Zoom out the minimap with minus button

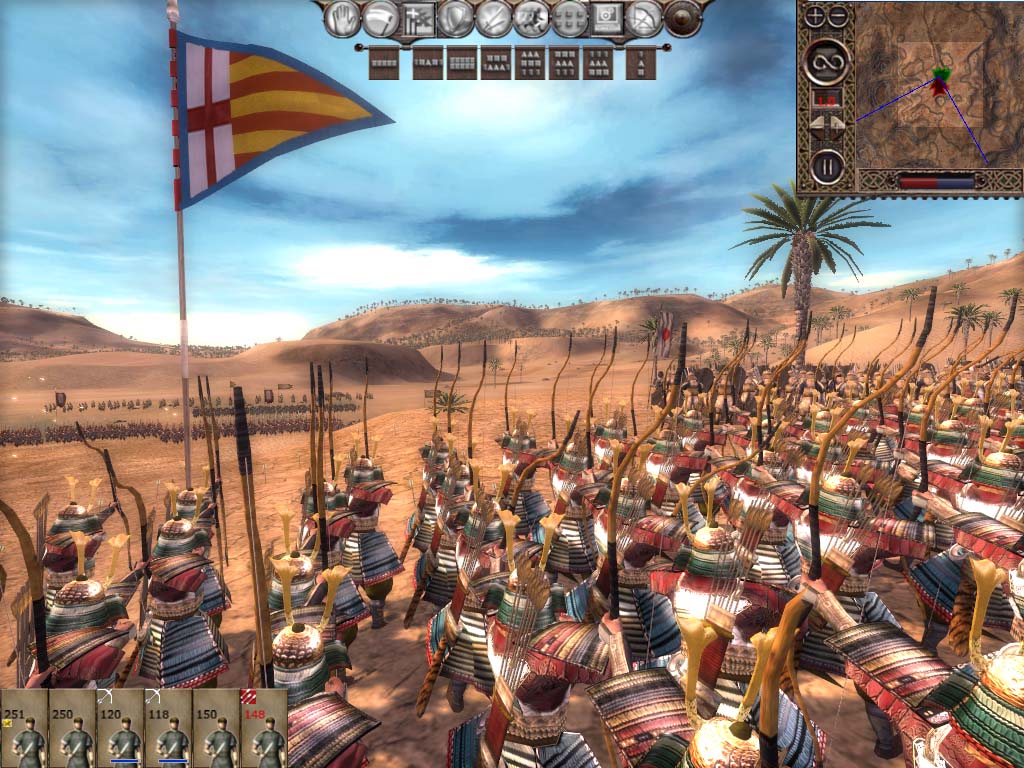[838, 16]
